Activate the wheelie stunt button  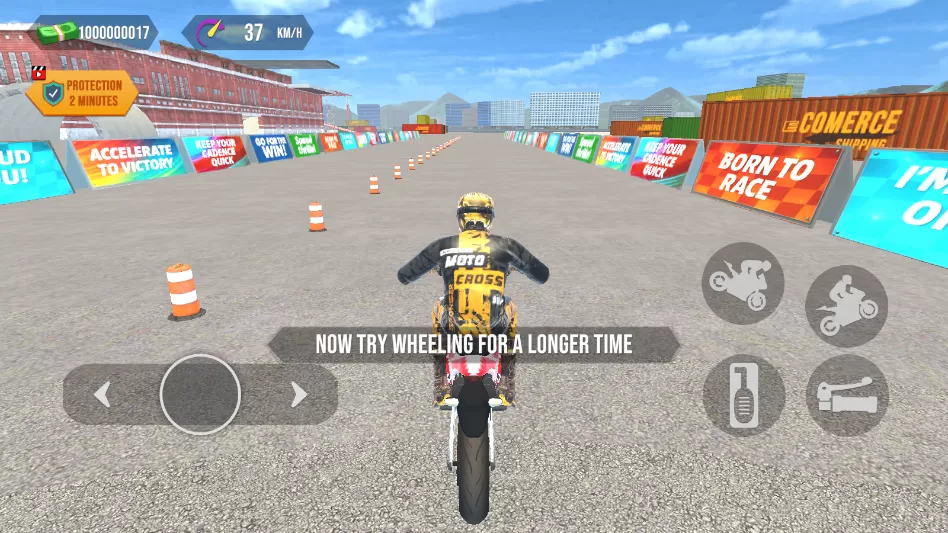(x=742, y=283)
